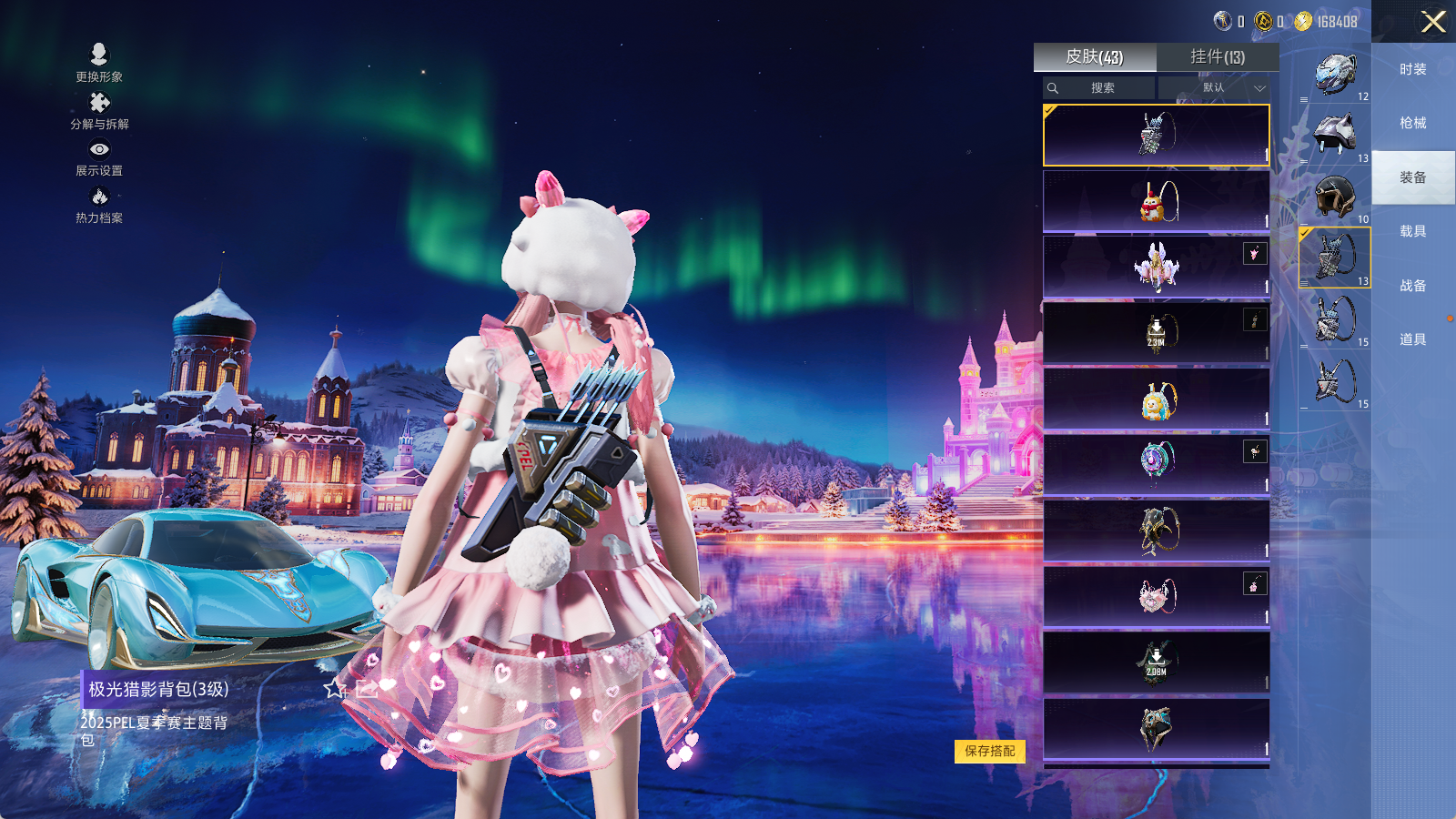The image size is (1456, 819).
Task: Save outfit with 保存搭配 button
Action: pos(990,751)
